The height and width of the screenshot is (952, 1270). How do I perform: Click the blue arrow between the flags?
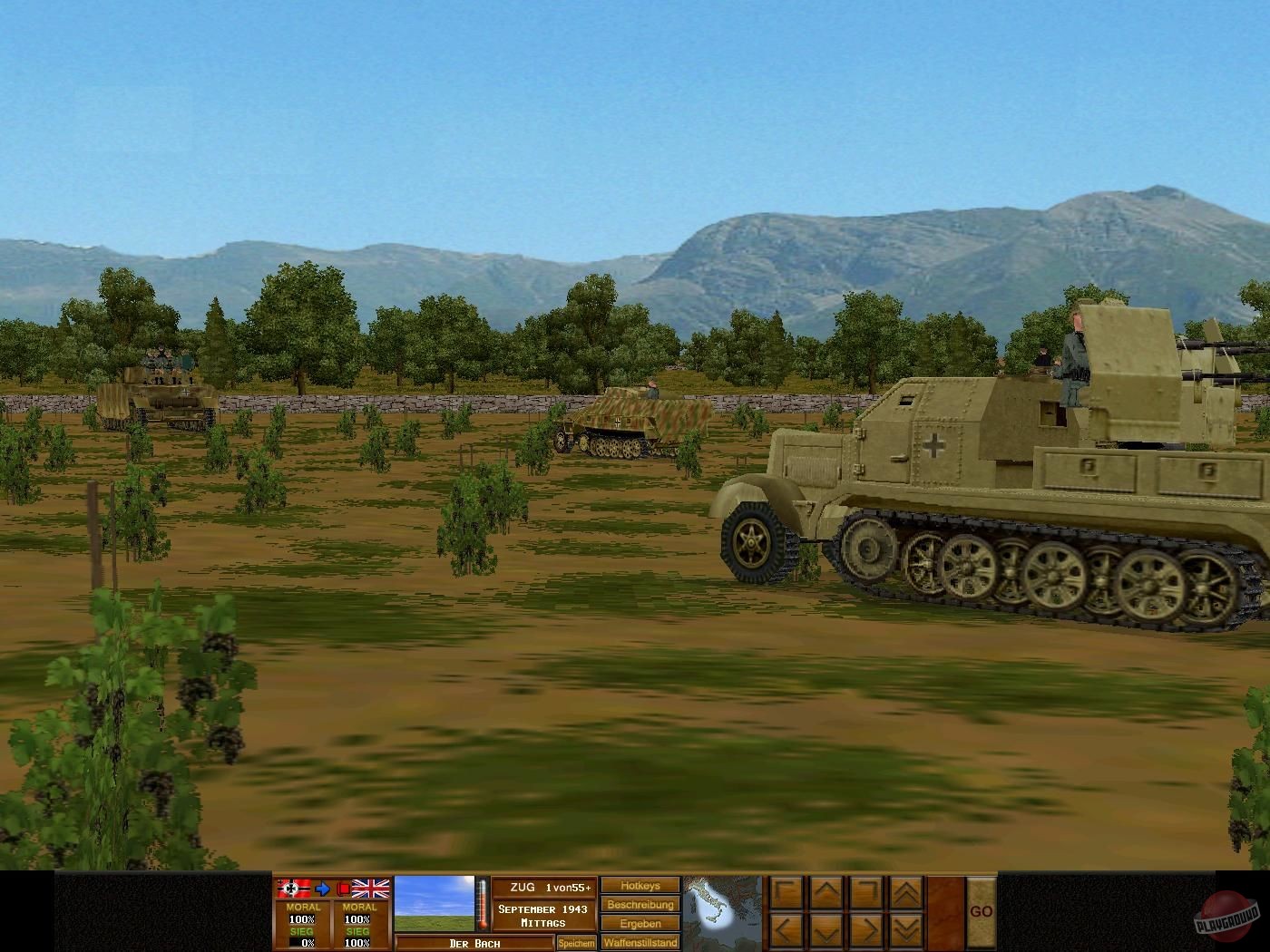pos(321,888)
